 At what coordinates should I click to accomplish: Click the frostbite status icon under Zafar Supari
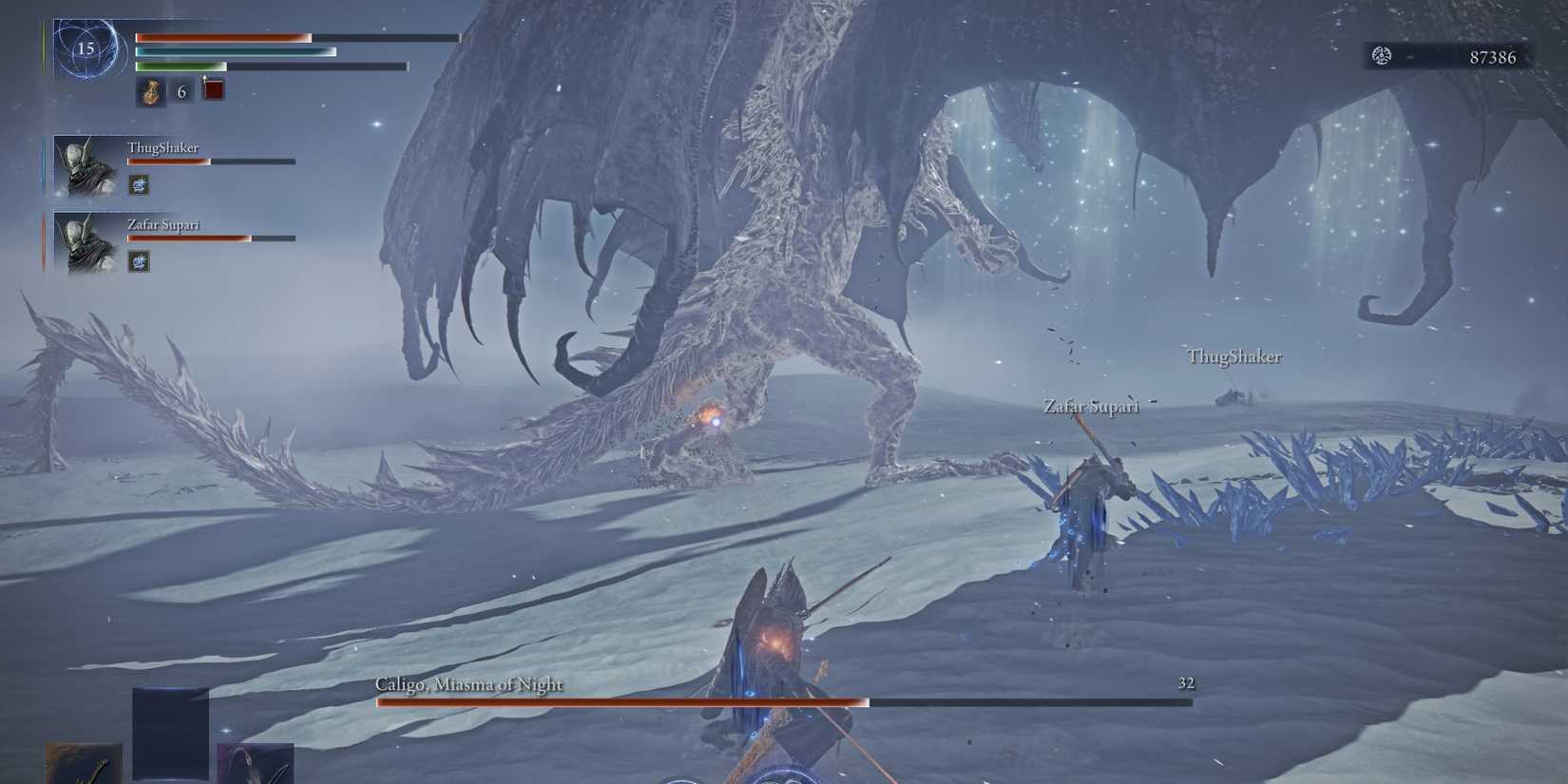click(x=137, y=262)
